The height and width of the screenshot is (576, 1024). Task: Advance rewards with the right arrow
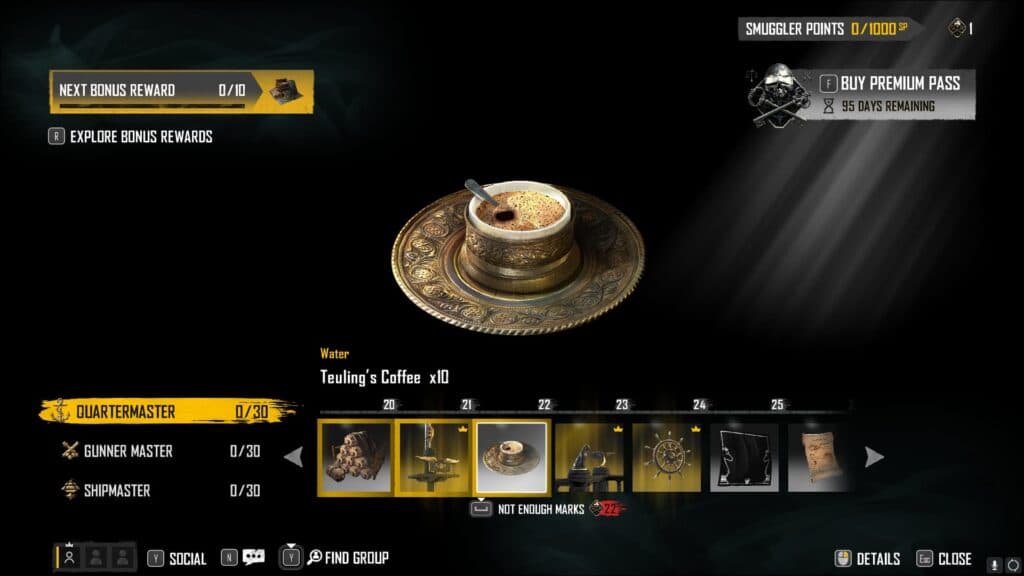tap(874, 457)
